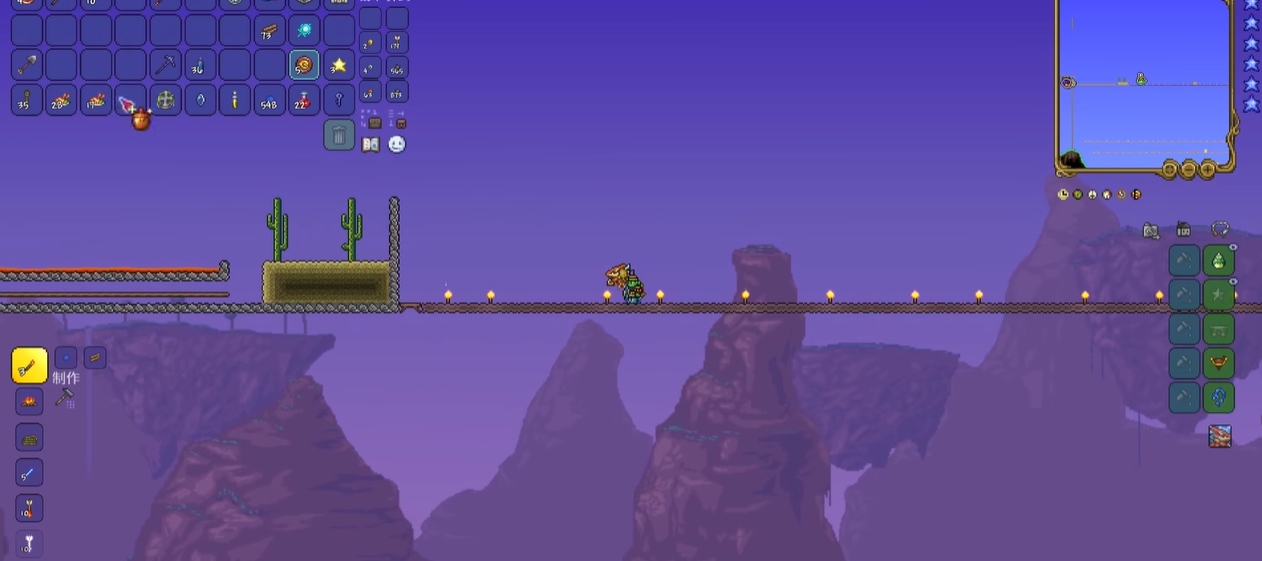Click the glowing cyan orb item
1262x561 pixels.
(304, 30)
